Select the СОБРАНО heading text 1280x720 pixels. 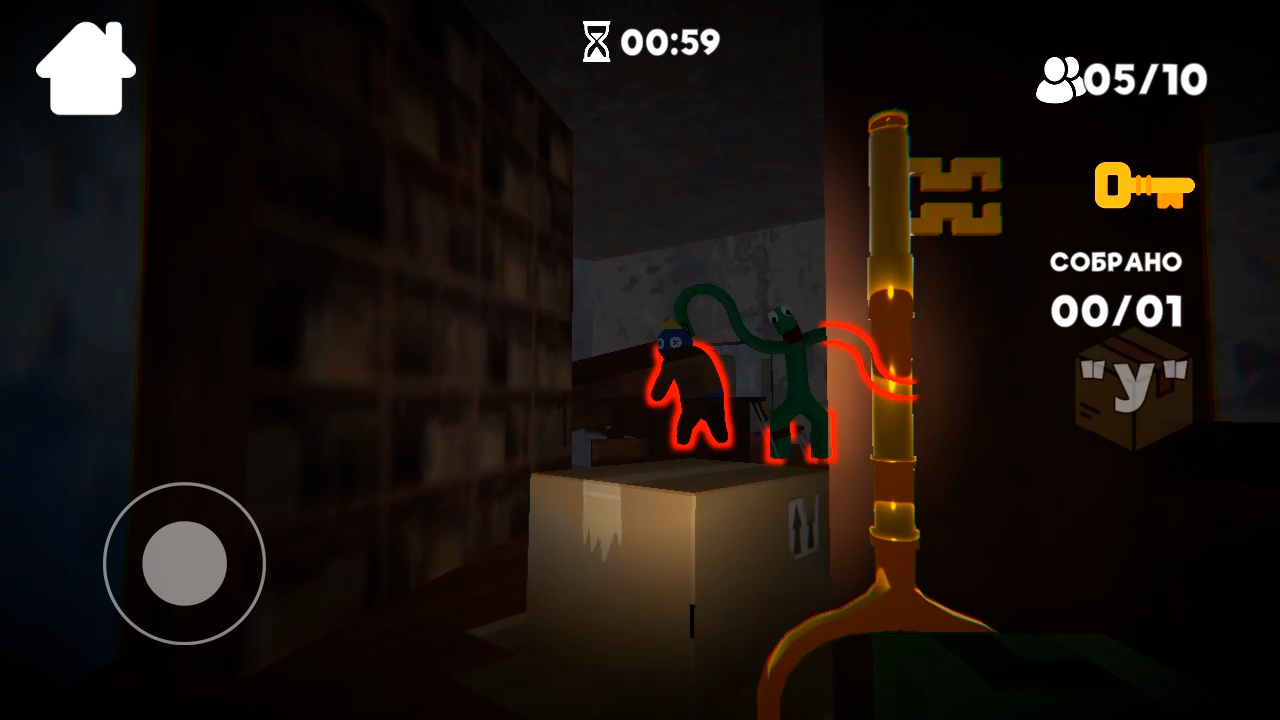click(x=1115, y=263)
